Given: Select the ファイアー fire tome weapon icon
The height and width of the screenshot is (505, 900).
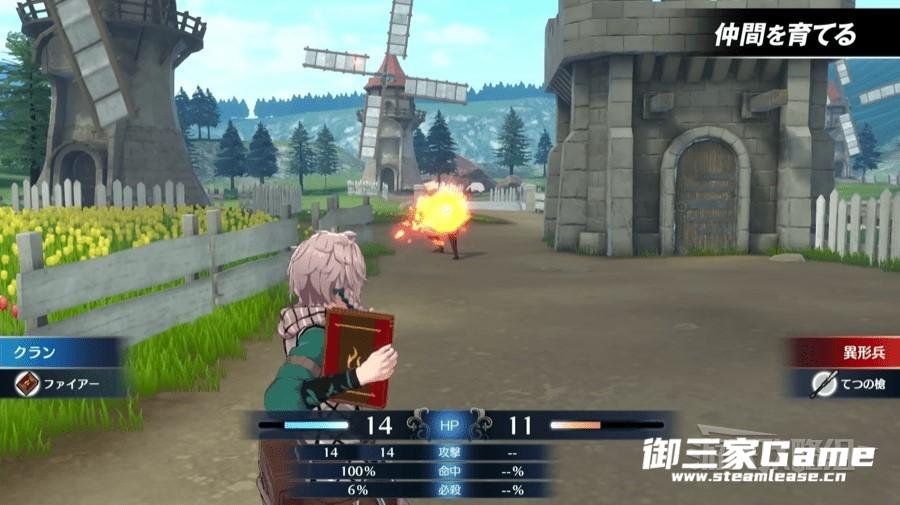Looking at the screenshot, I should tap(27, 383).
